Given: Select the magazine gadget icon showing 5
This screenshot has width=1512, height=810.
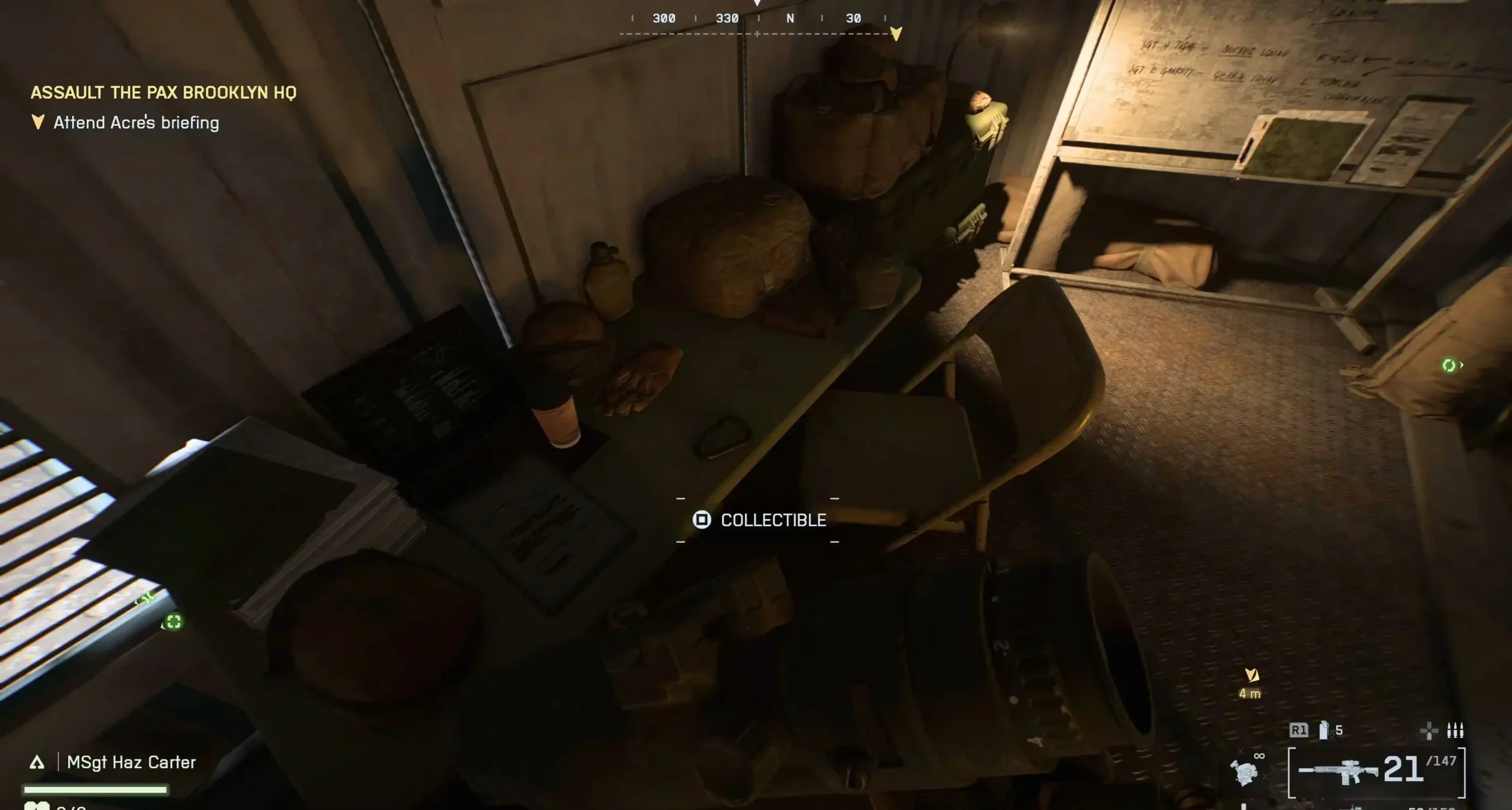Looking at the screenshot, I should [1324, 731].
